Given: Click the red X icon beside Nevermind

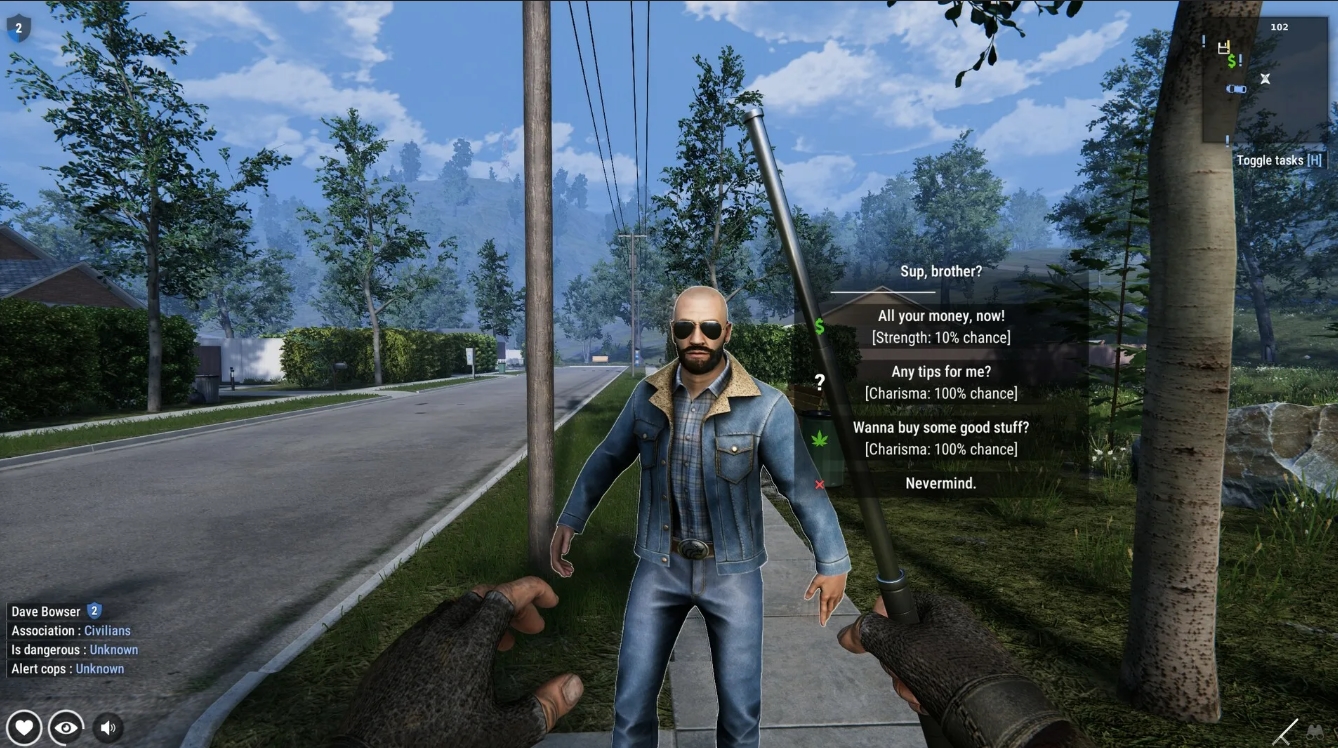Looking at the screenshot, I should coord(820,483).
